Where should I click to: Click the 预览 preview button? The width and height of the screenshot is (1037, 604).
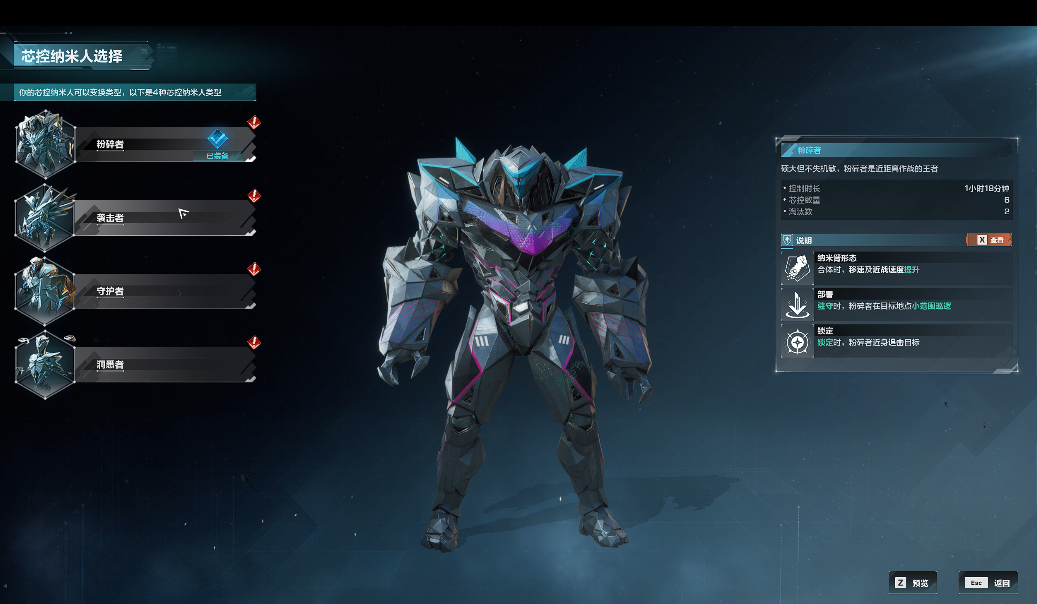coord(912,582)
